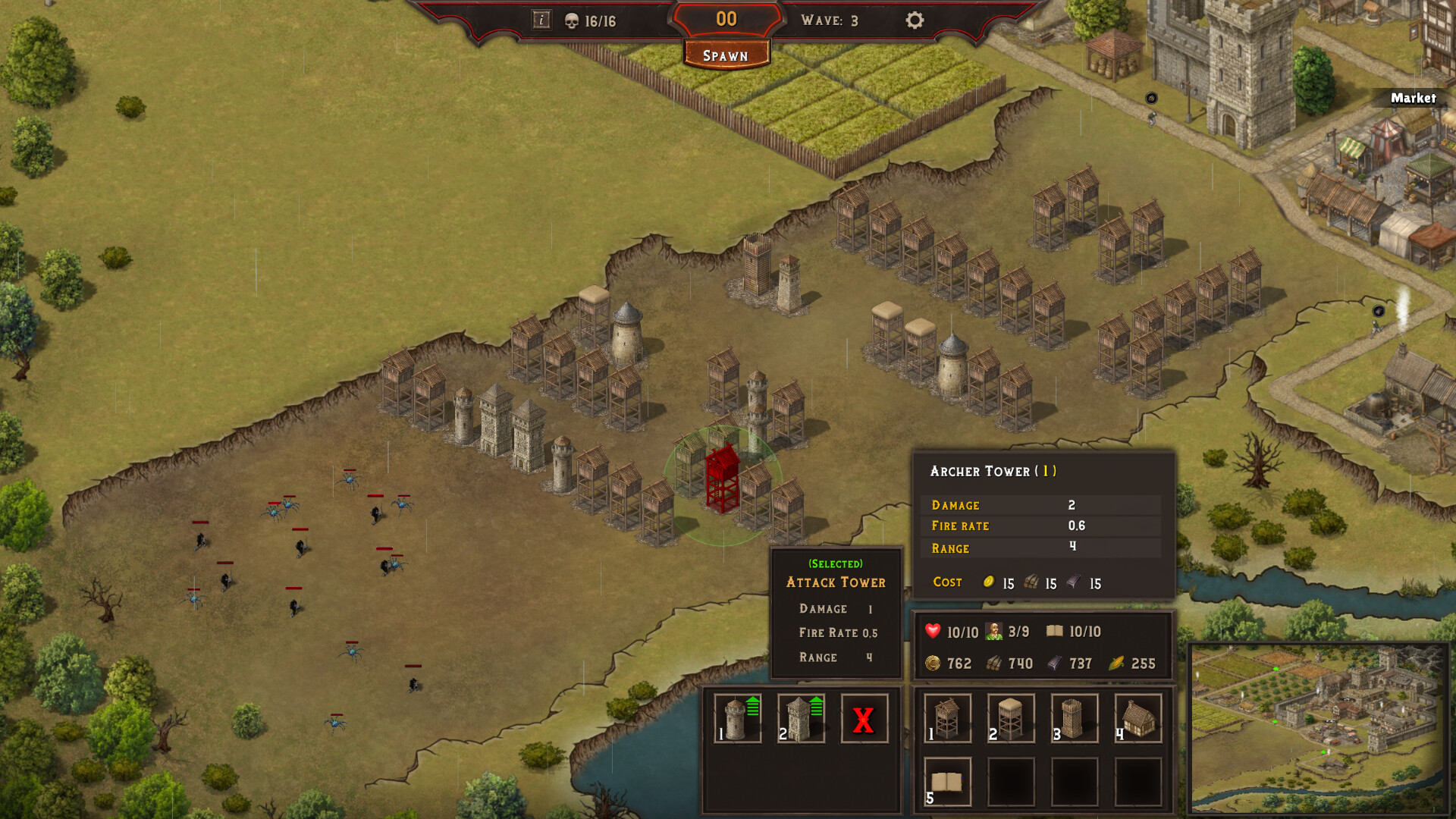Image resolution: width=1456 pixels, height=819 pixels.
Task: Click the Wave: 3 counter
Action: click(830, 20)
